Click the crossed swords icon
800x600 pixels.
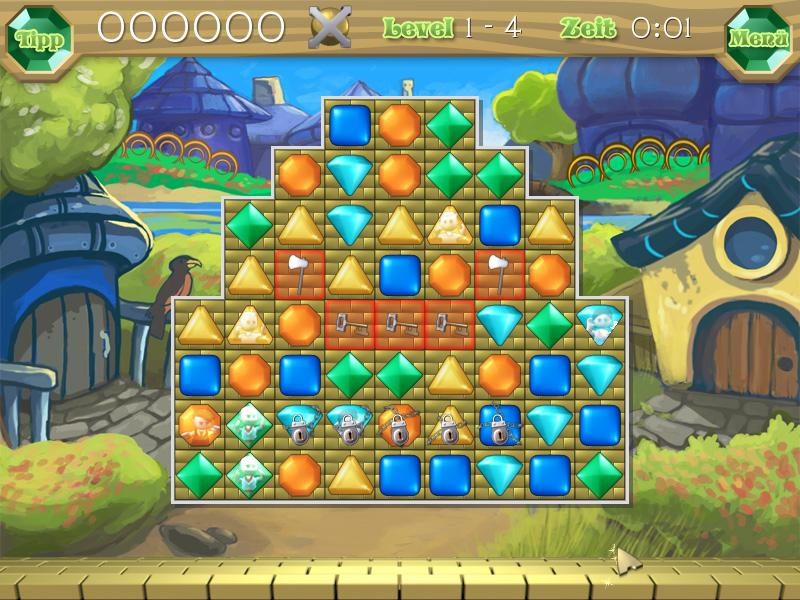click(330, 27)
